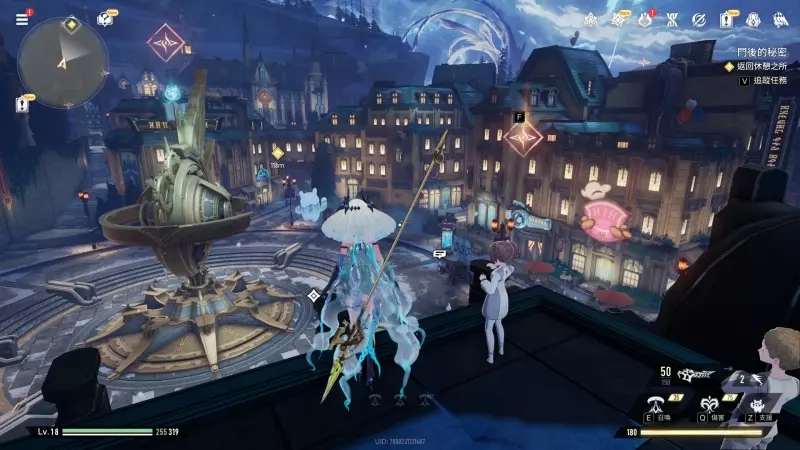800x450 pixels.
Task: Select the yellow diamond quest marker on the minimap
Action: [x=70, y=23]
